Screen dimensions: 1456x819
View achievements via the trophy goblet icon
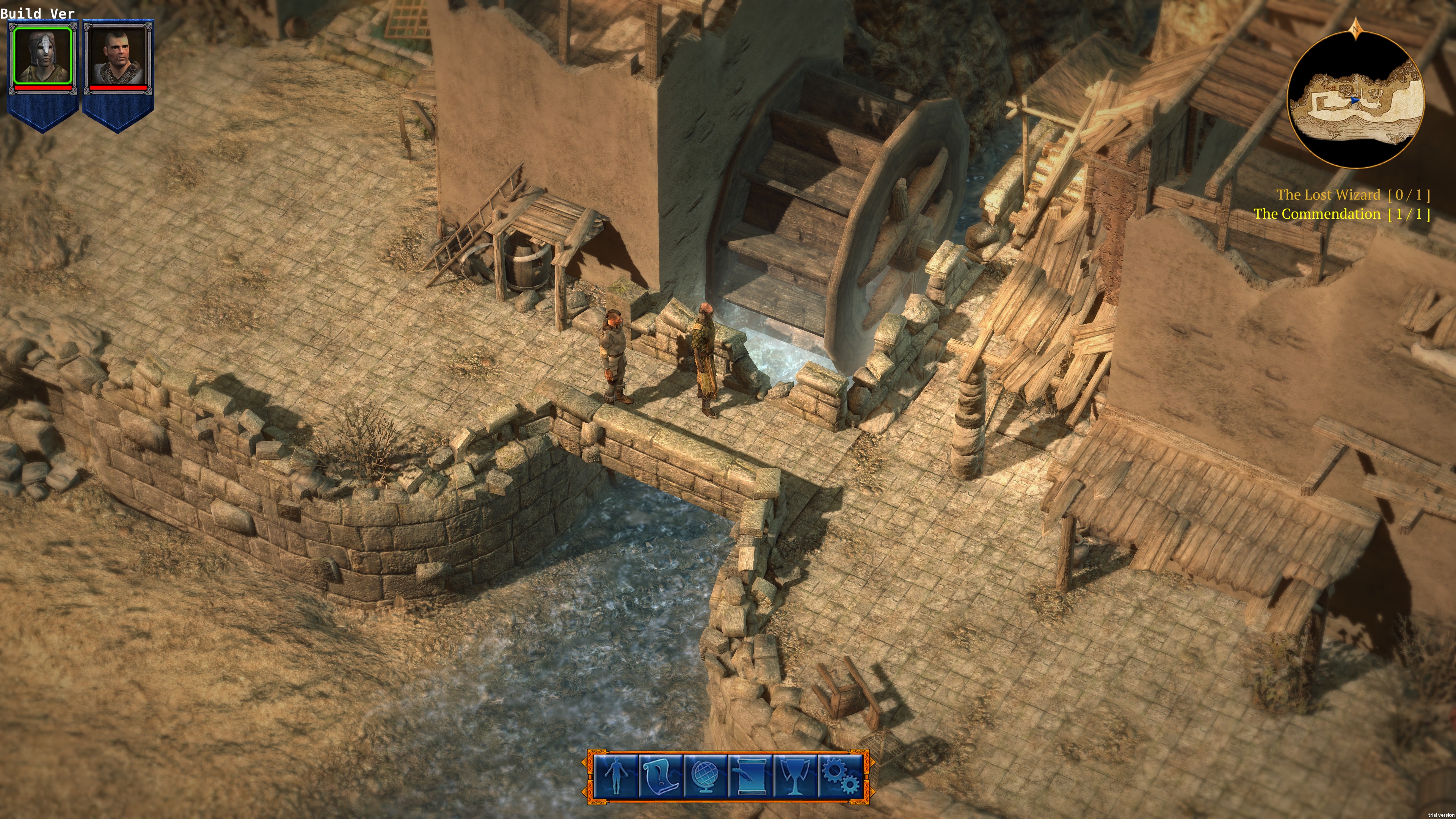pos(795,776)
